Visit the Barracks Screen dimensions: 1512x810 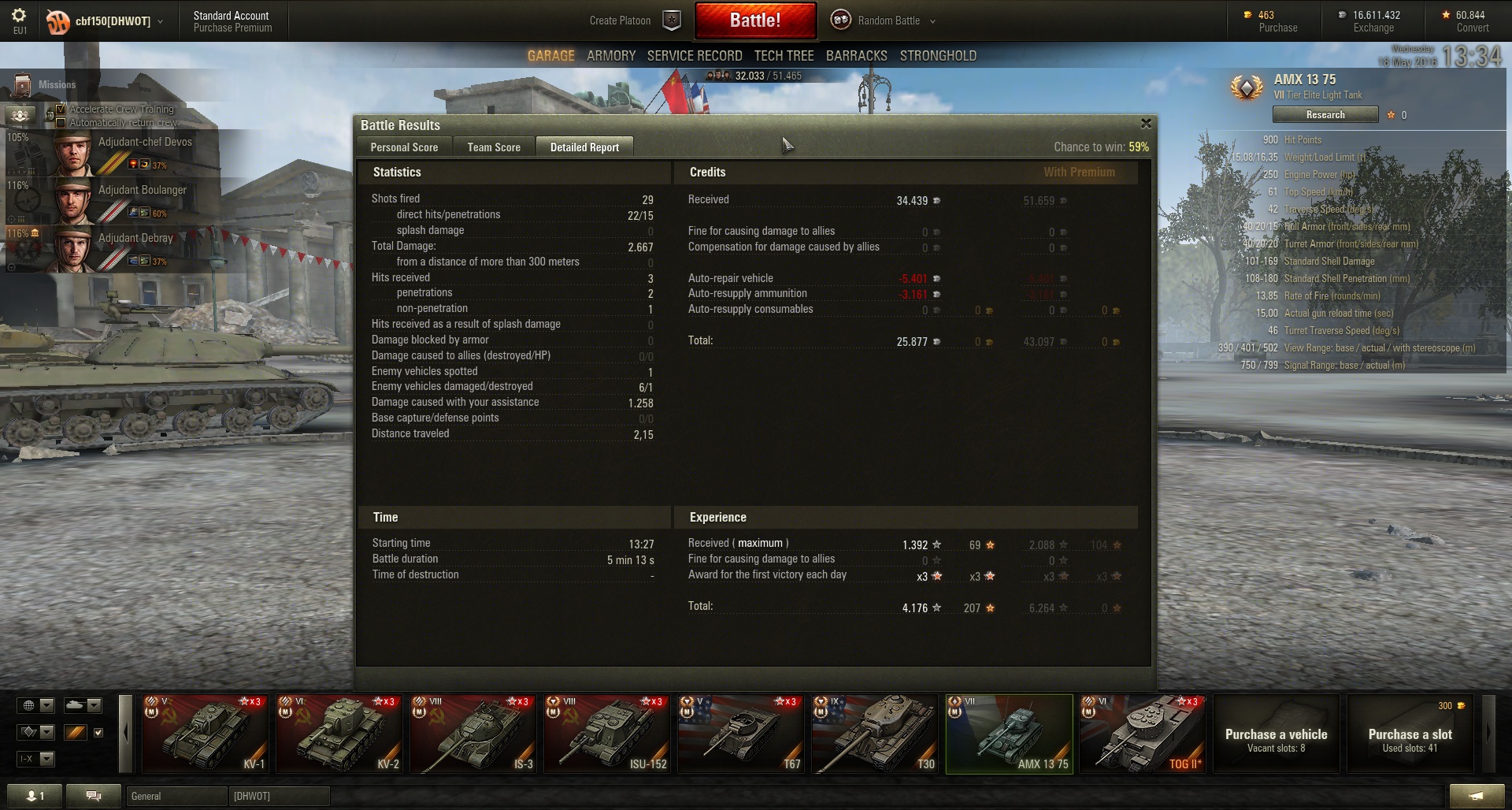[856, 56]
